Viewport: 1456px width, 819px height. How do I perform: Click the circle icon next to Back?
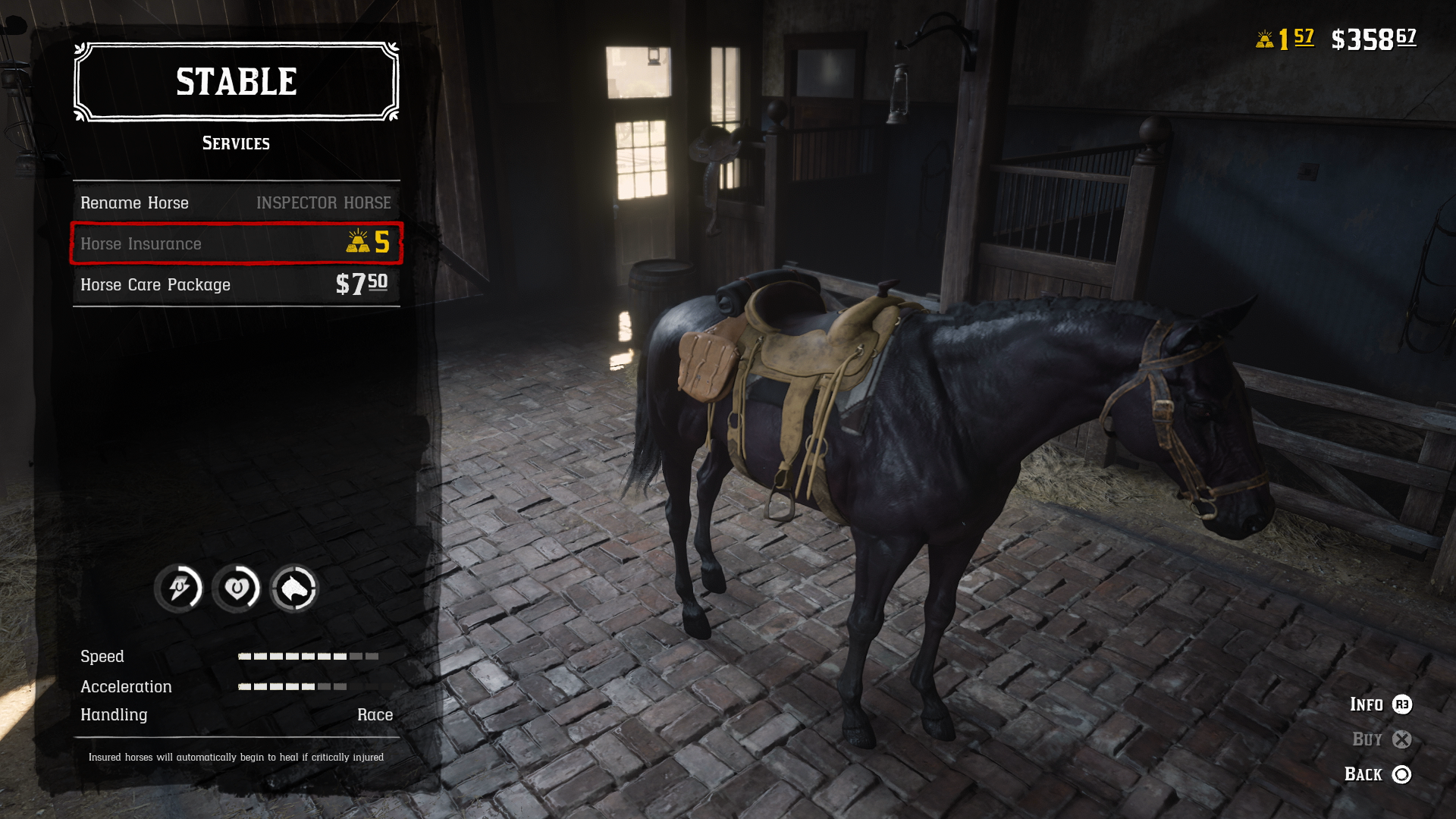click(x=1402, y=774)
